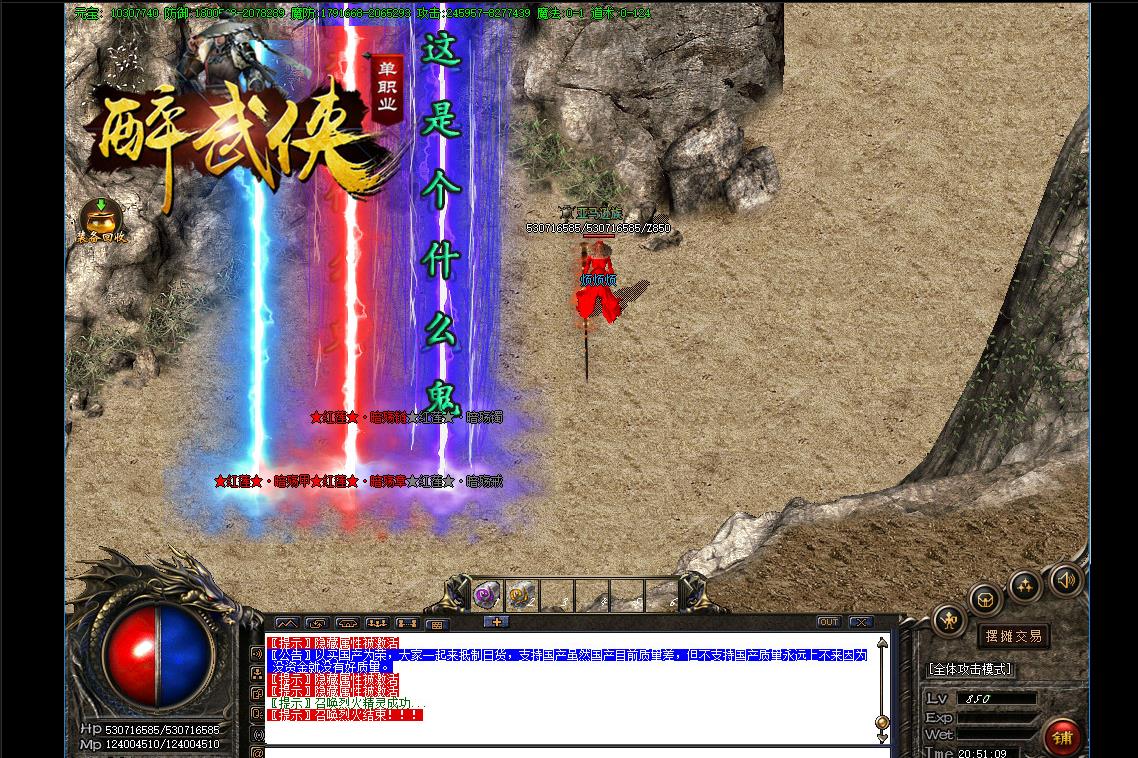Click the red 铺 shop button

[x=1062, y=737]
